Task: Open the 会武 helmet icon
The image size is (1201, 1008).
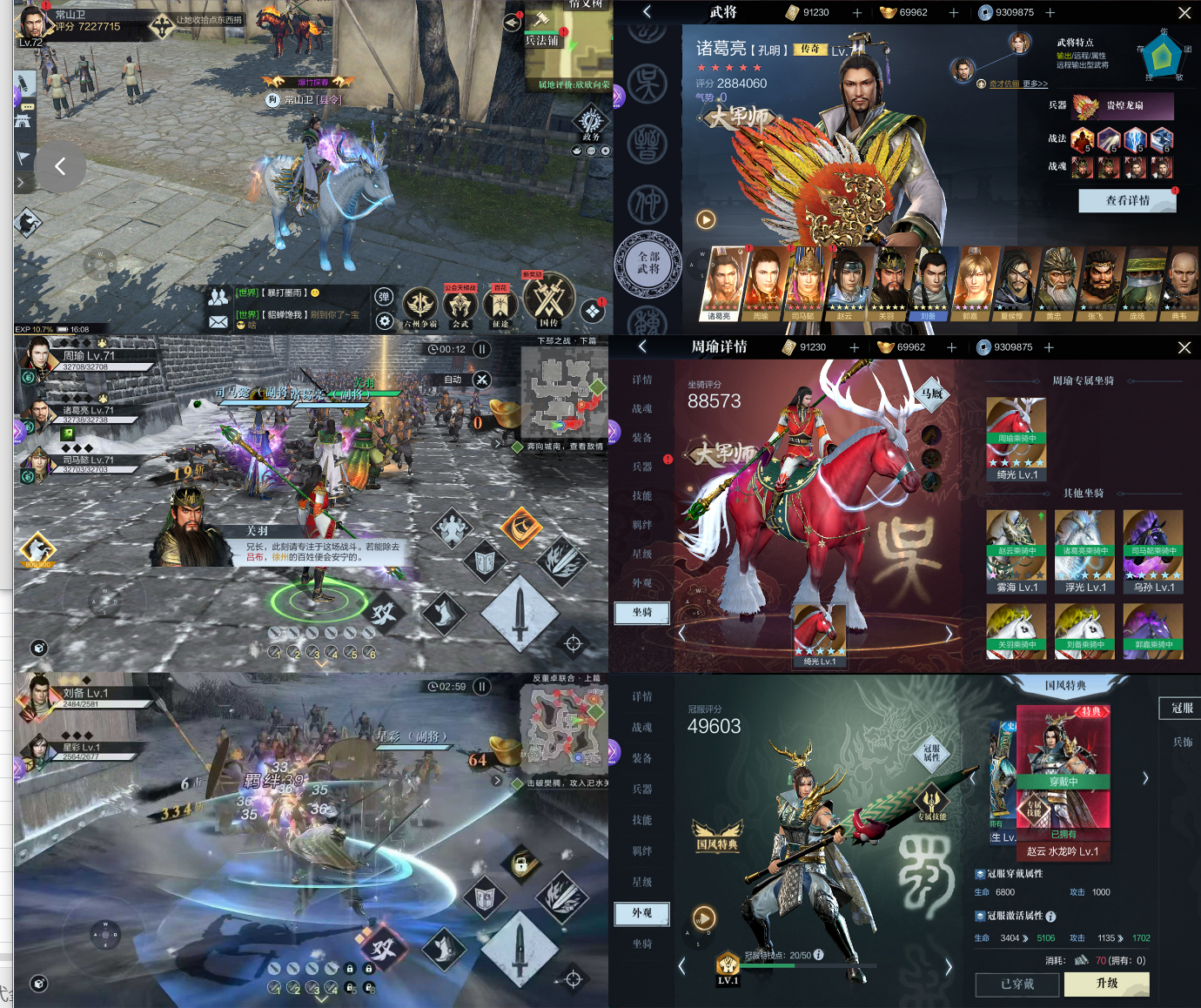Action: (x=460, y=305)
